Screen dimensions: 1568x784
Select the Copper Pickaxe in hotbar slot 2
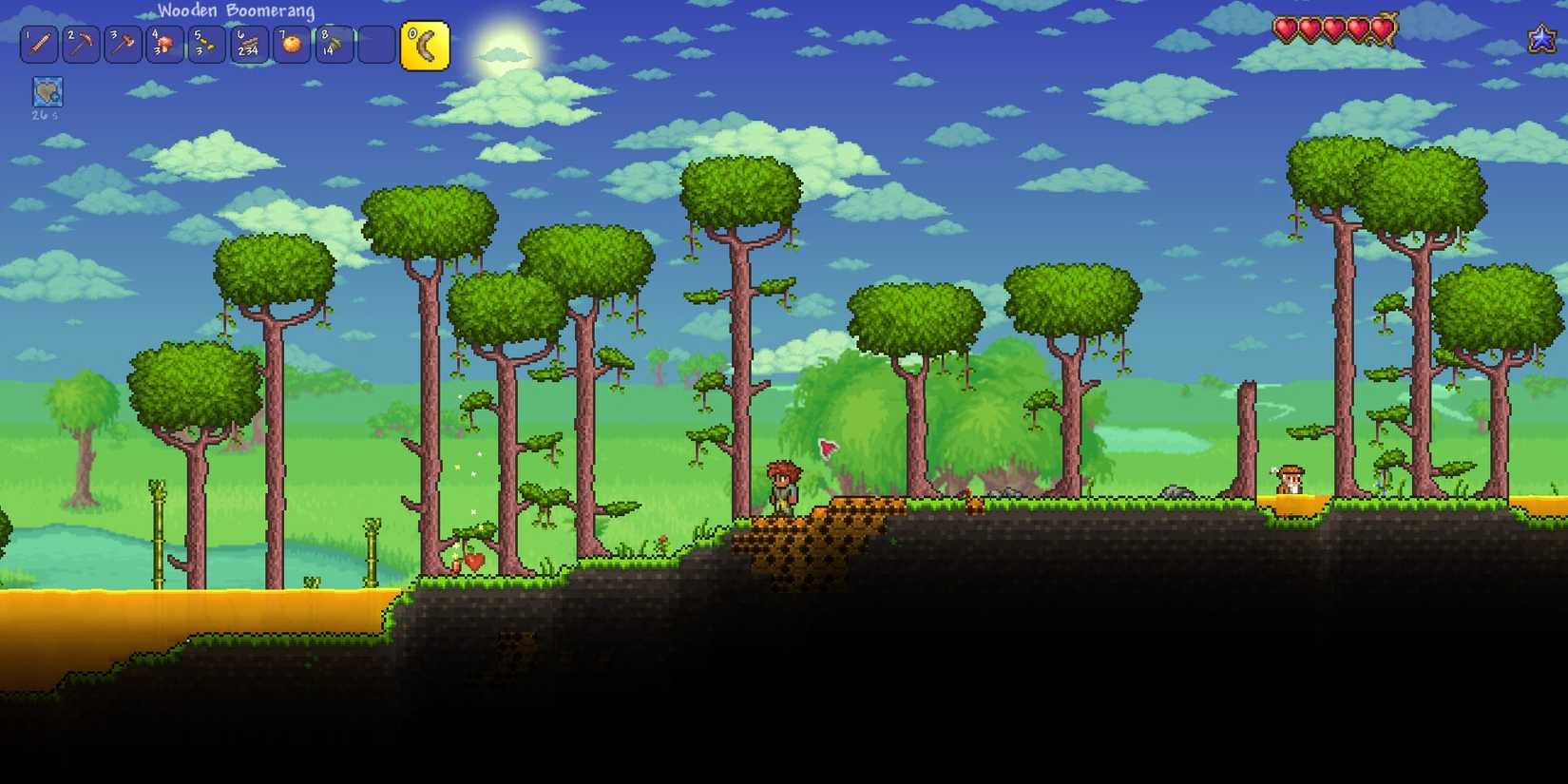point(81,44)
